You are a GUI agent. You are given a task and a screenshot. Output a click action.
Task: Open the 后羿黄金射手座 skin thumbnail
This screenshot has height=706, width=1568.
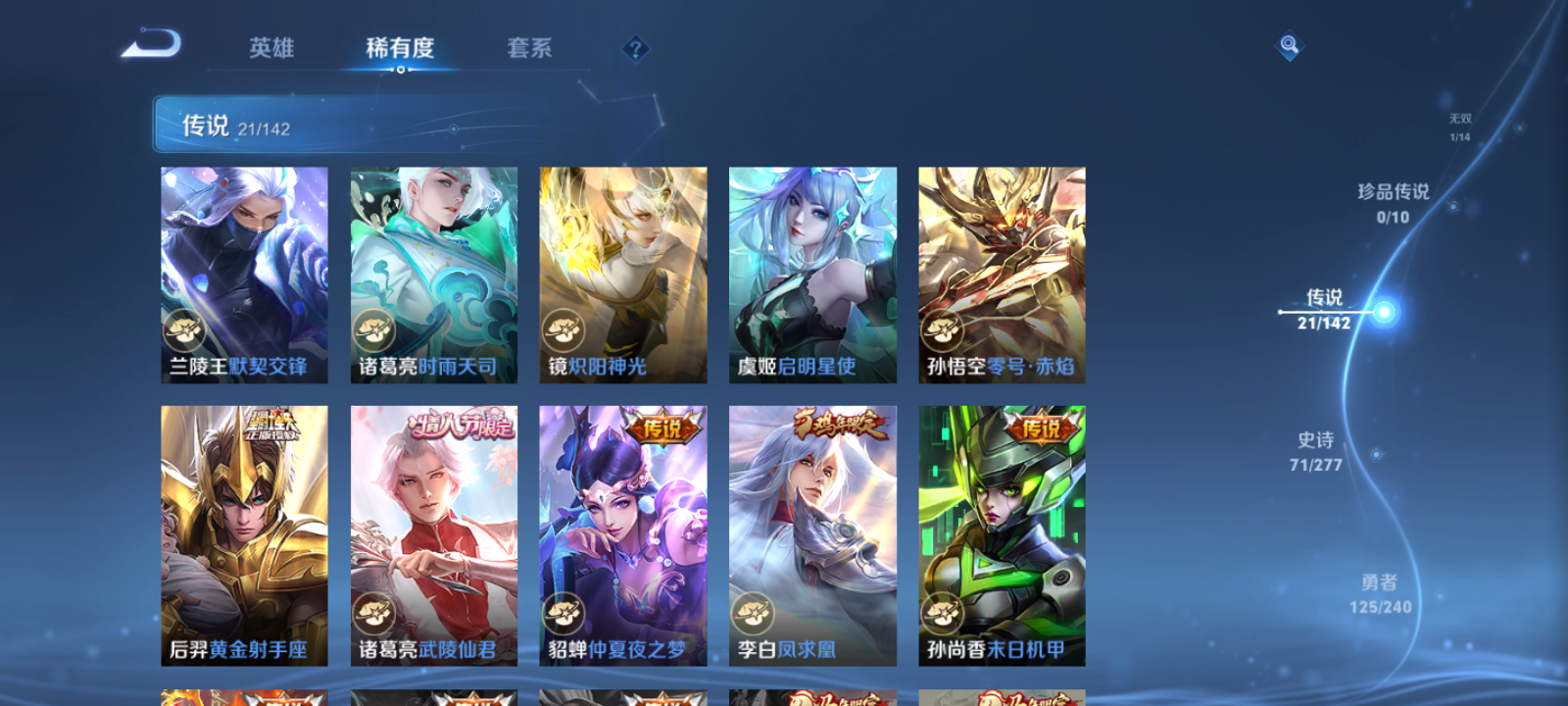pos(243,534)
